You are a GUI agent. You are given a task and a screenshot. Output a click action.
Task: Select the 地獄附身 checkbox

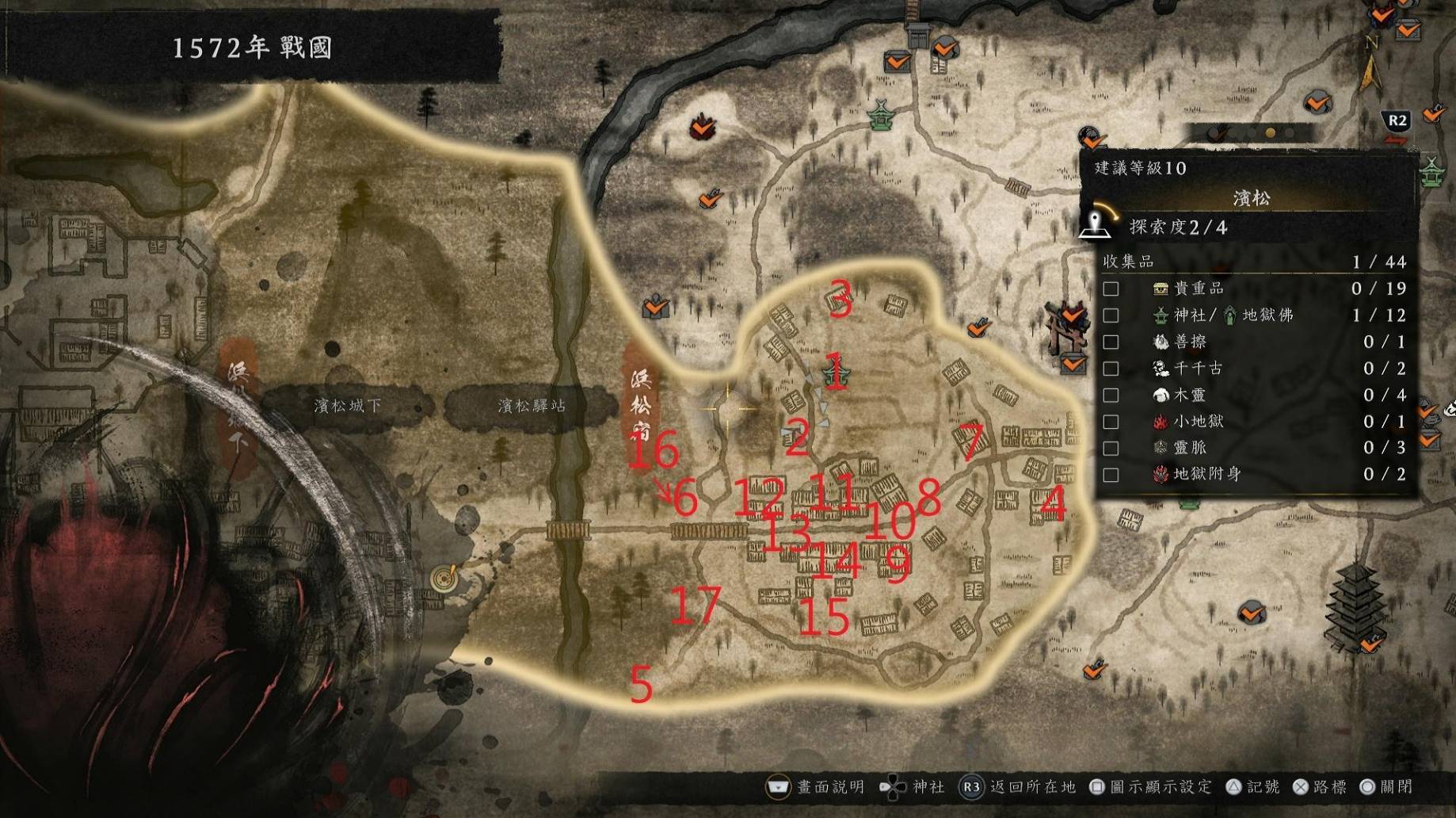click(1111, 475)
